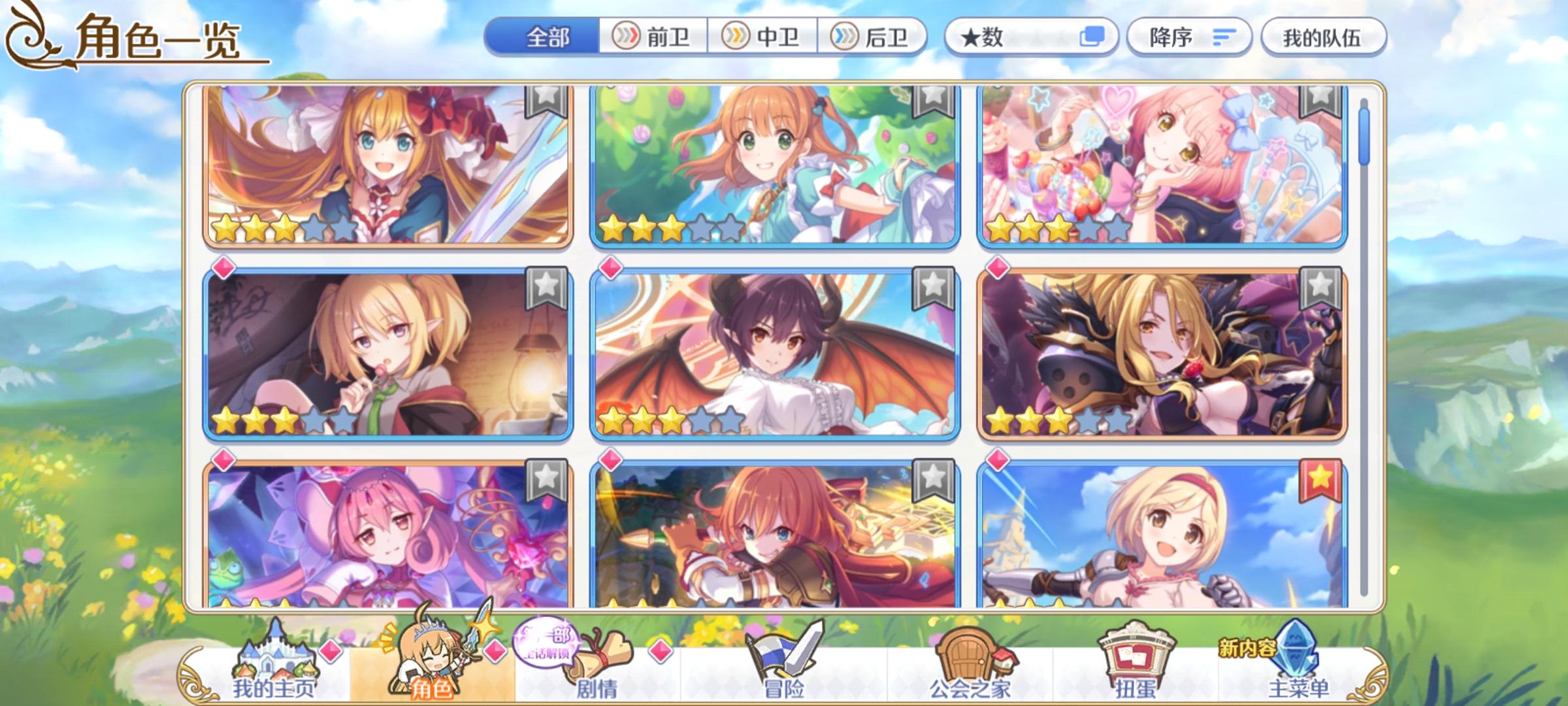
Task: Open the 降序 sort order selector
Action: pos(1189,39)
